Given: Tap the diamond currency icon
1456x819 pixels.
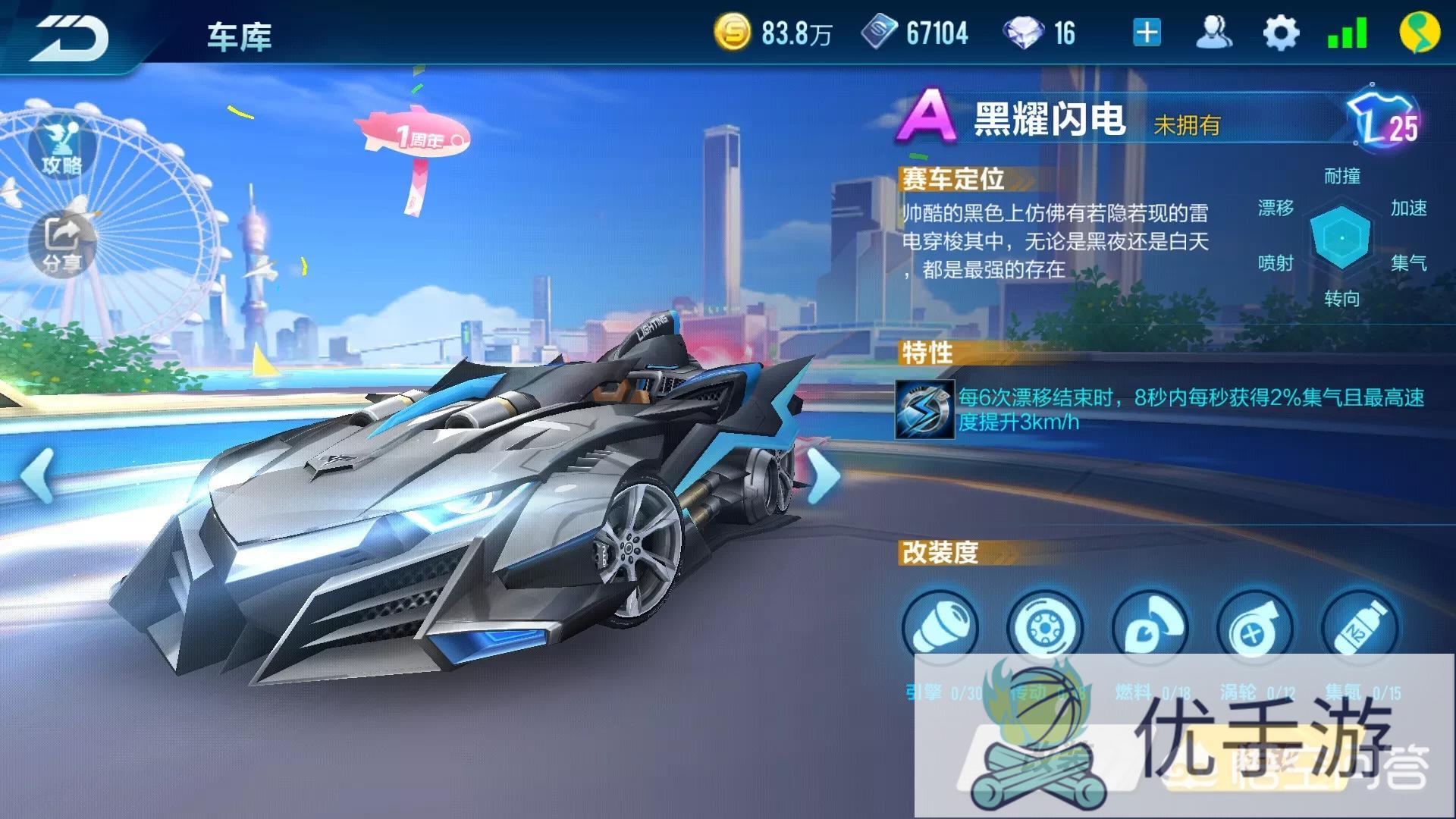Looking at the screenshot, I should pos(1023,33).
